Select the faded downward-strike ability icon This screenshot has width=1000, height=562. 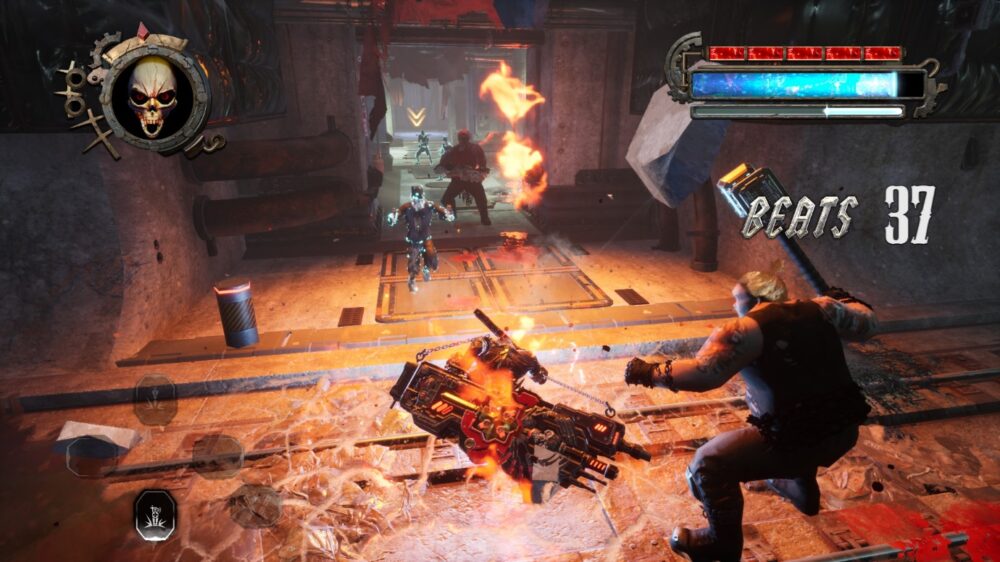coord(156,398)
